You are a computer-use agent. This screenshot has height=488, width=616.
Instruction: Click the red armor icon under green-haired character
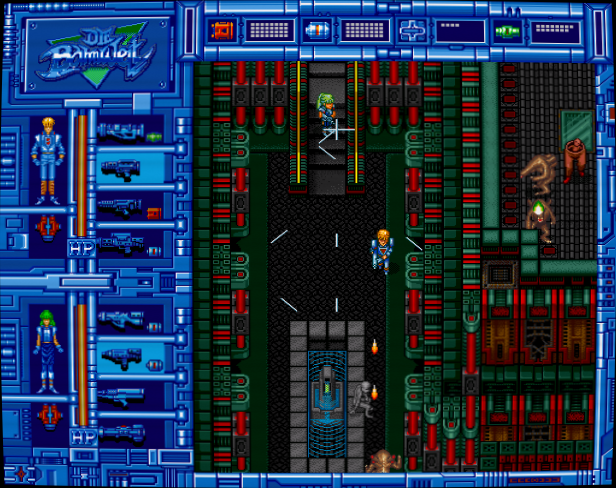coord(45,415)
